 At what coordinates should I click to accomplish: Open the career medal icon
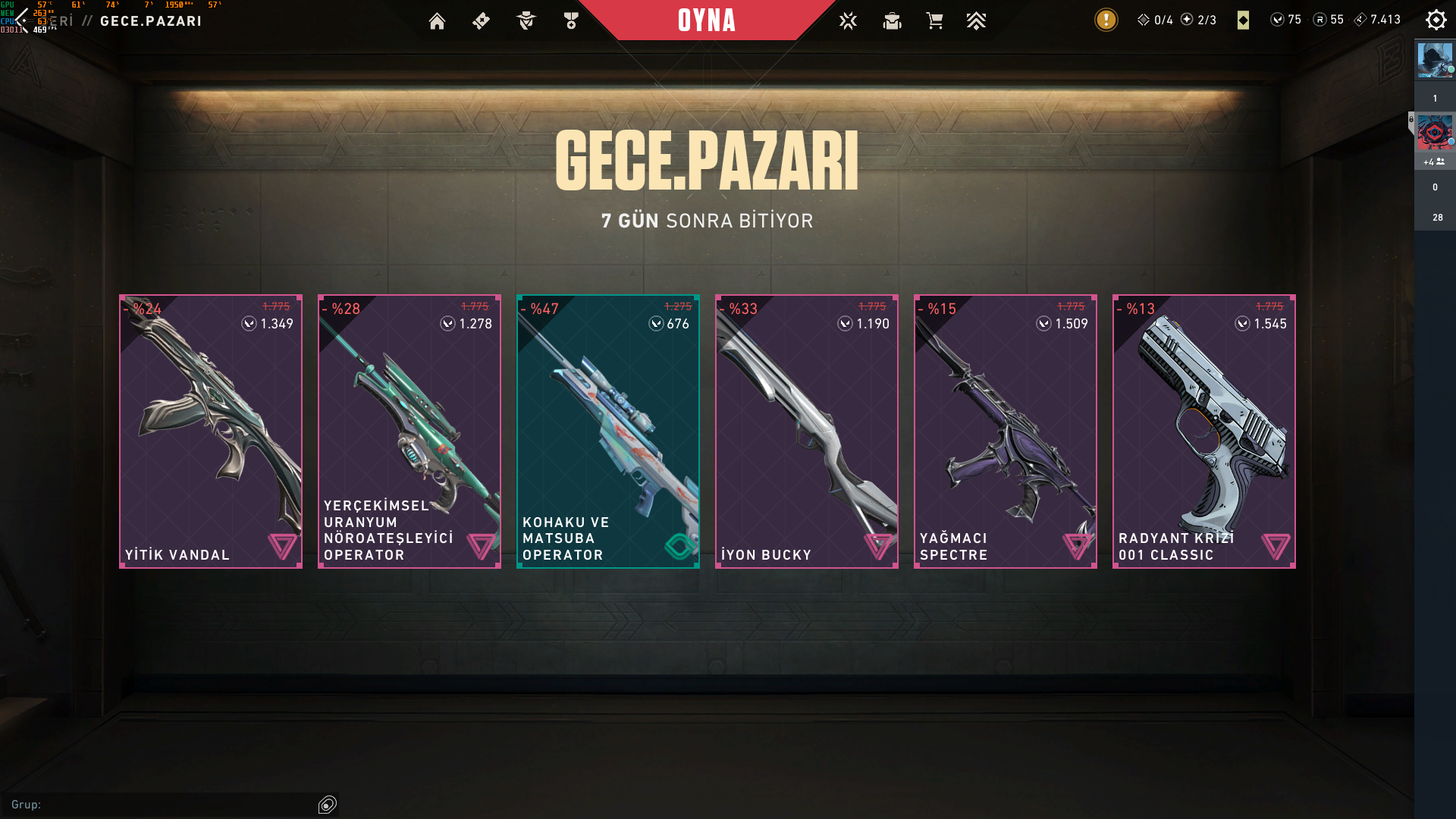tap(571, 21)
